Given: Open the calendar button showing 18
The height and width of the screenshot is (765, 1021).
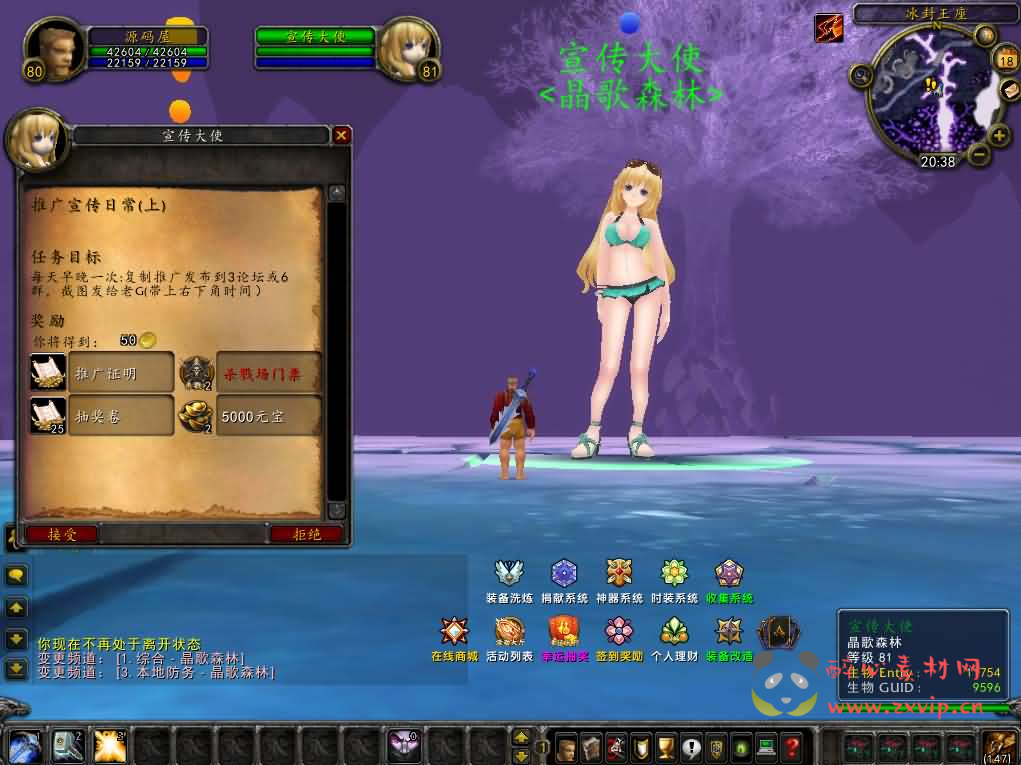Looking at the screenshot, I should [x=1005, y=60].
